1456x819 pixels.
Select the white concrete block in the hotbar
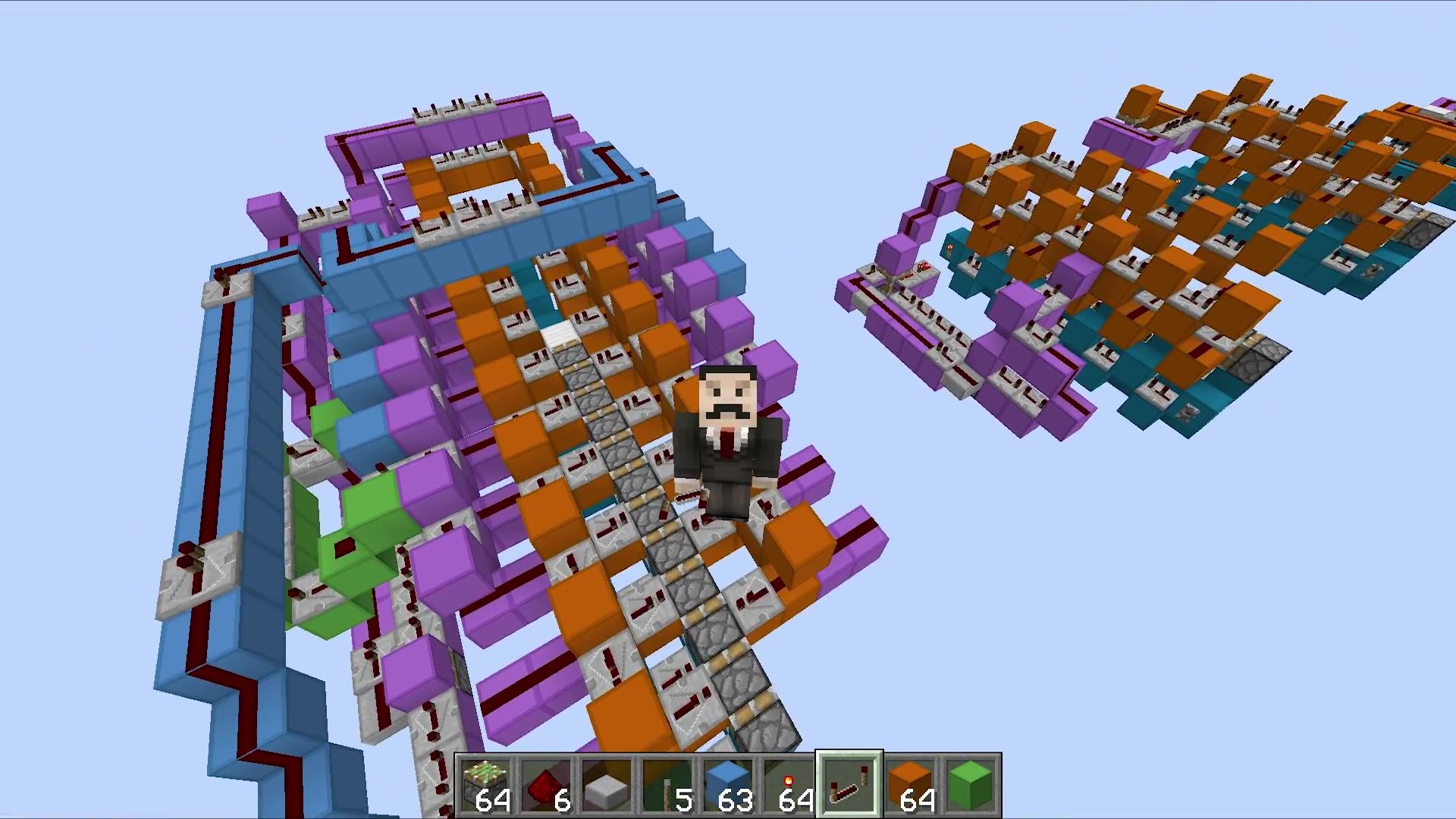coord(605,781)
